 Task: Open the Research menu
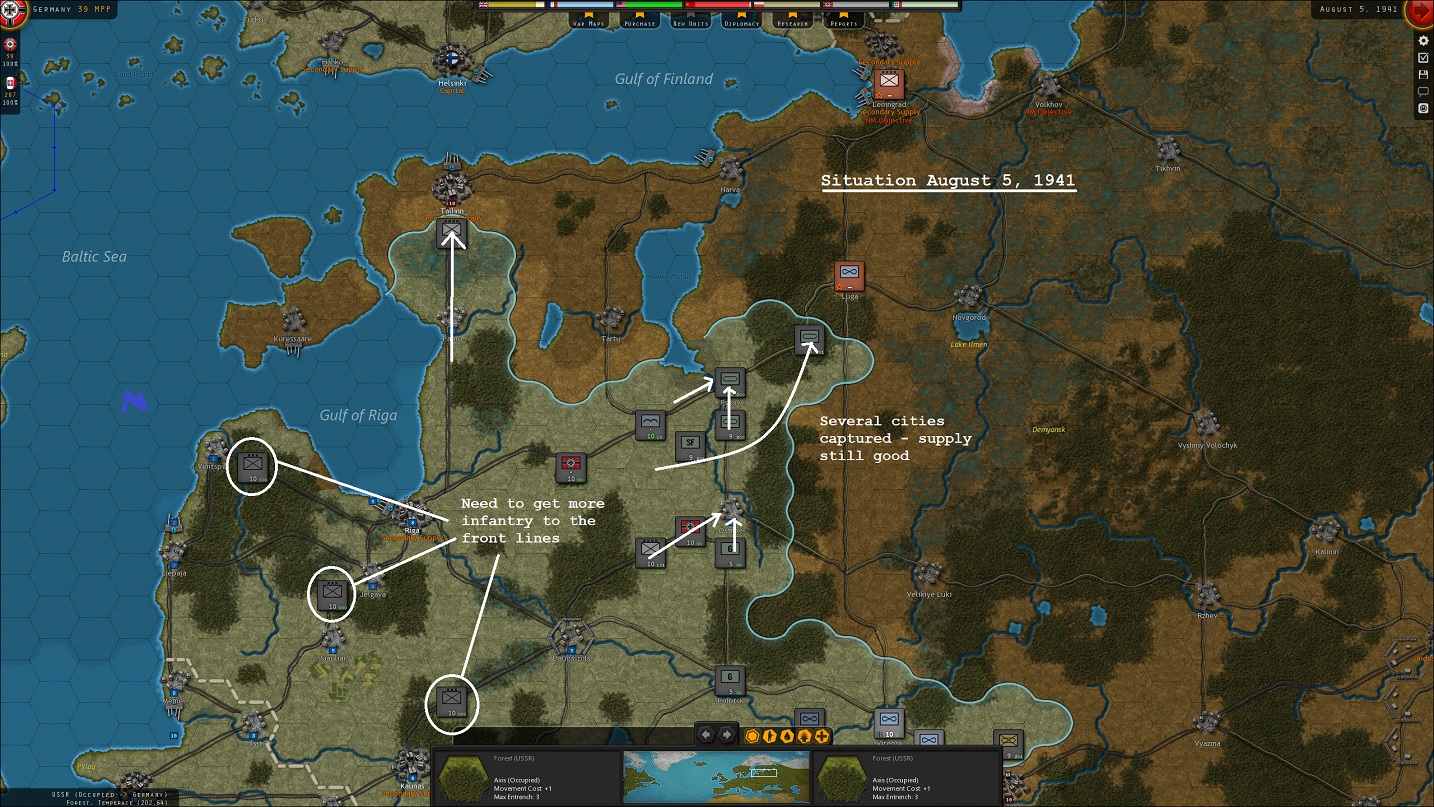pos(792,23)
